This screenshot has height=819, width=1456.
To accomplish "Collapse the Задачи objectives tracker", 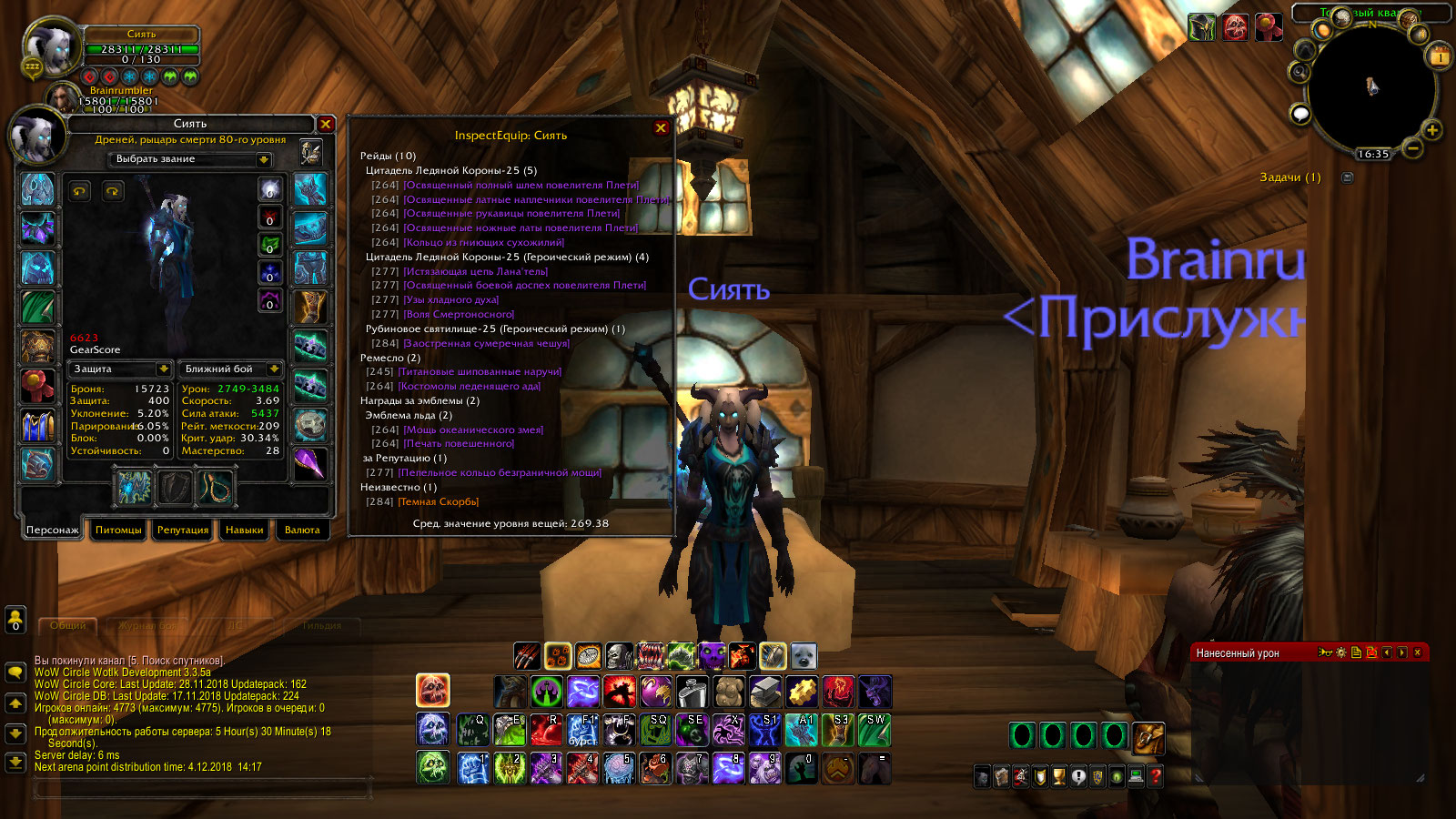I will click(x=1348, y=177).
